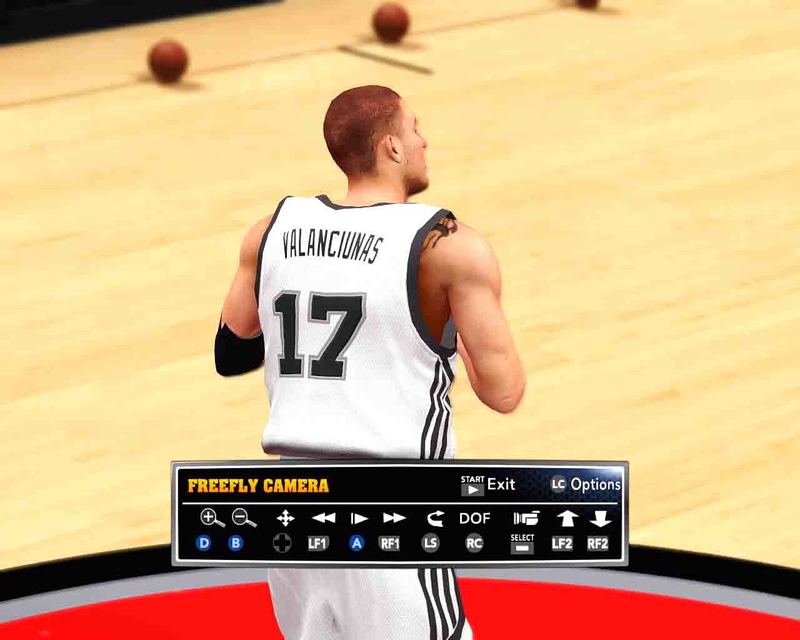Screen dimensions: 800x640
Task: Click the zoom-out magnifier icon
Action: click(x=243, y=517)
